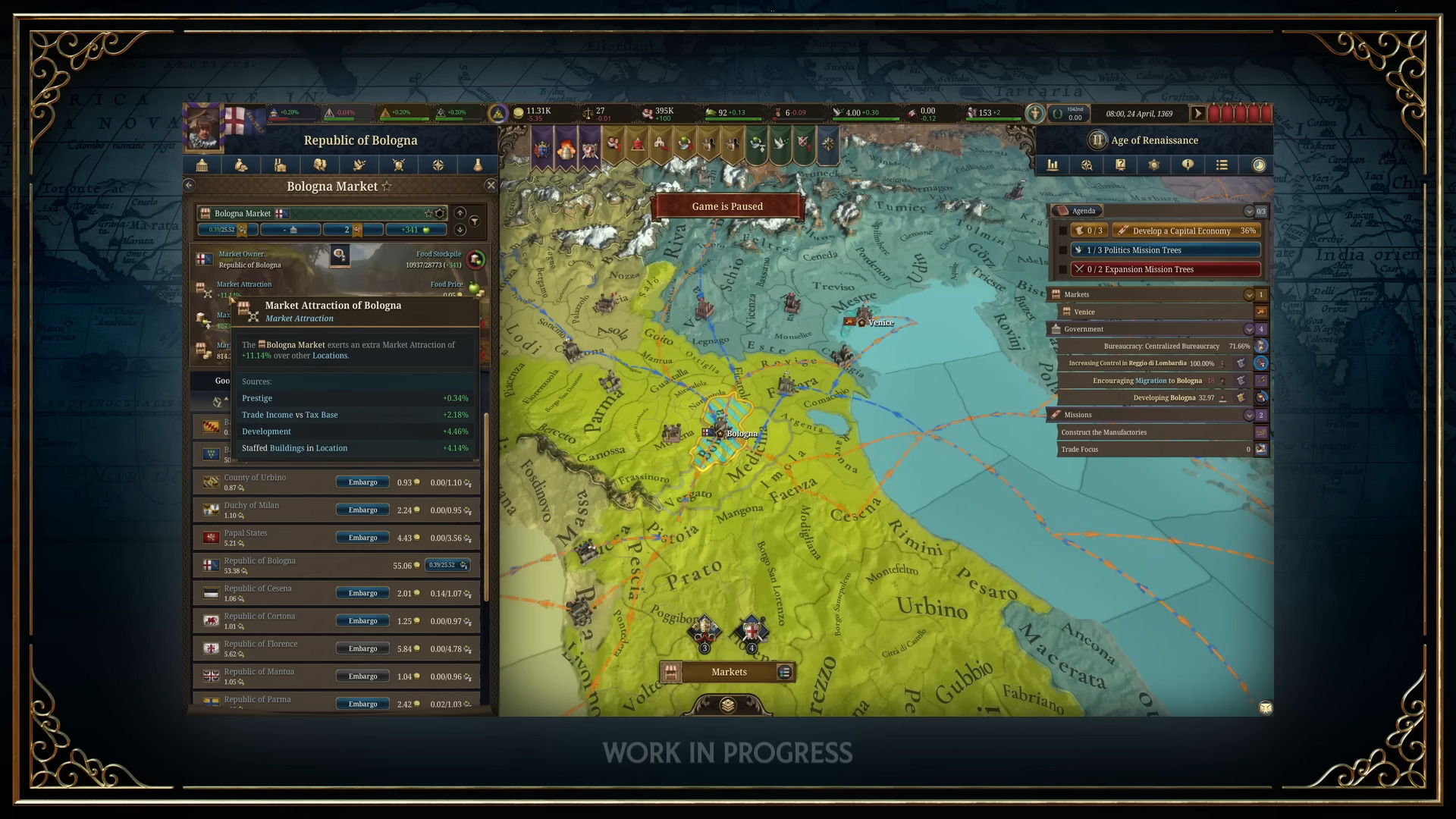This screenshot has width=1456, height=819.
Task: Open the settings gear icon top right
Action: 1154,165
